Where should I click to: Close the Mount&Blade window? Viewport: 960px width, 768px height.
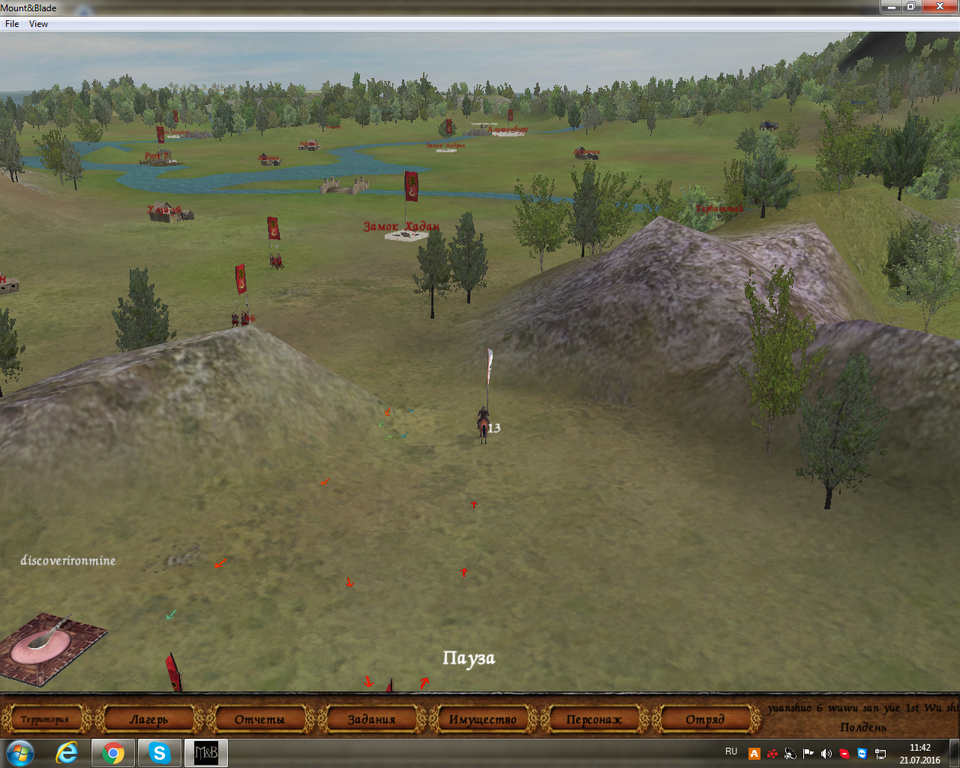click(938, 7)
